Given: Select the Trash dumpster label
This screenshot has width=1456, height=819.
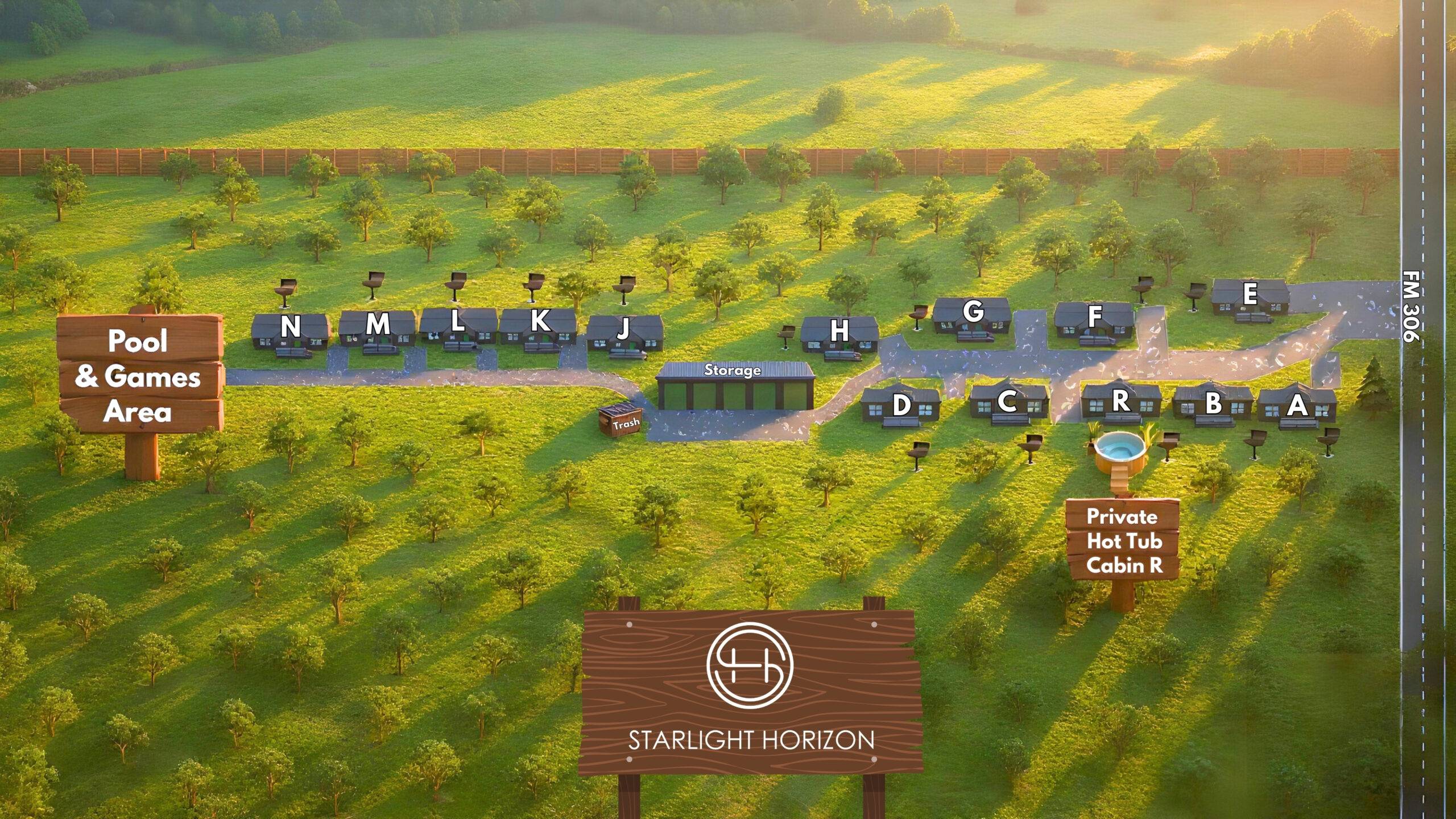Looking at the screenshot, I should point(626,423).
